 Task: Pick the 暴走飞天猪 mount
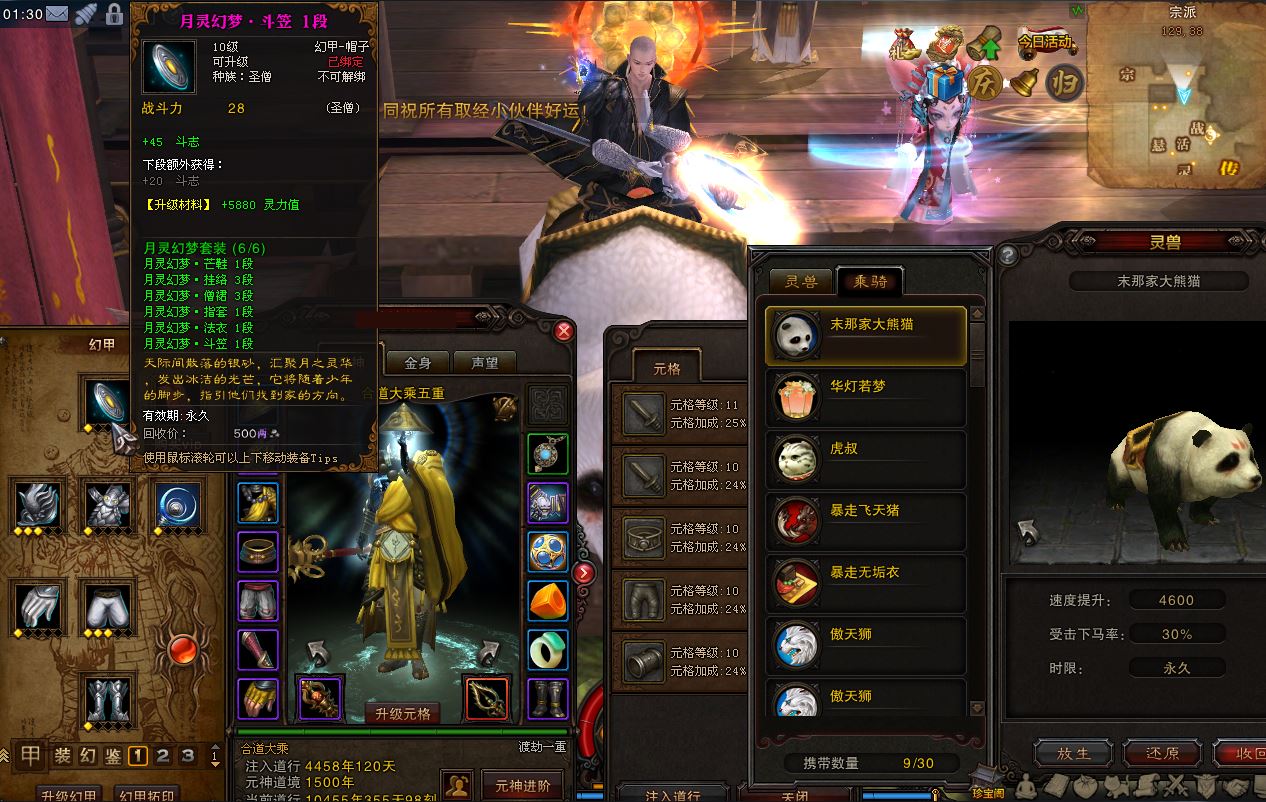[x=866, y=521]
